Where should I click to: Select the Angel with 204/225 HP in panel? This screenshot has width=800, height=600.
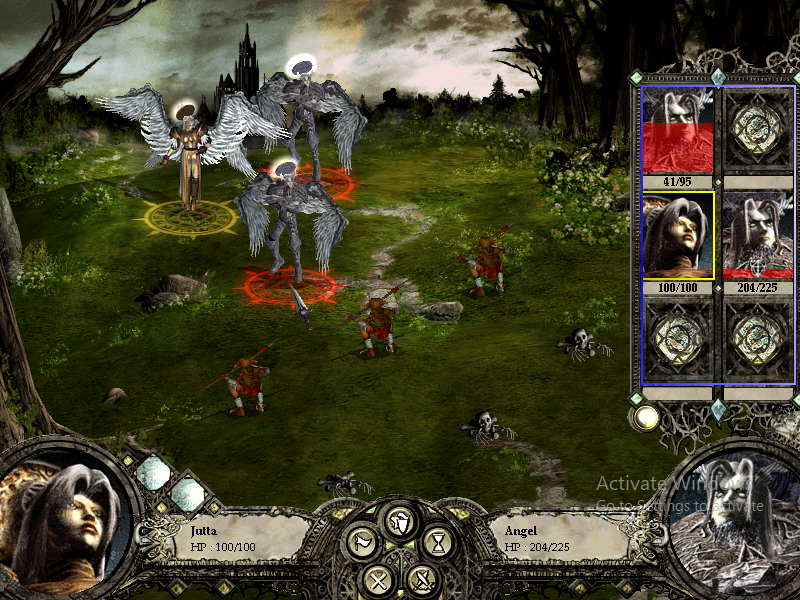[x=758, y=235]
